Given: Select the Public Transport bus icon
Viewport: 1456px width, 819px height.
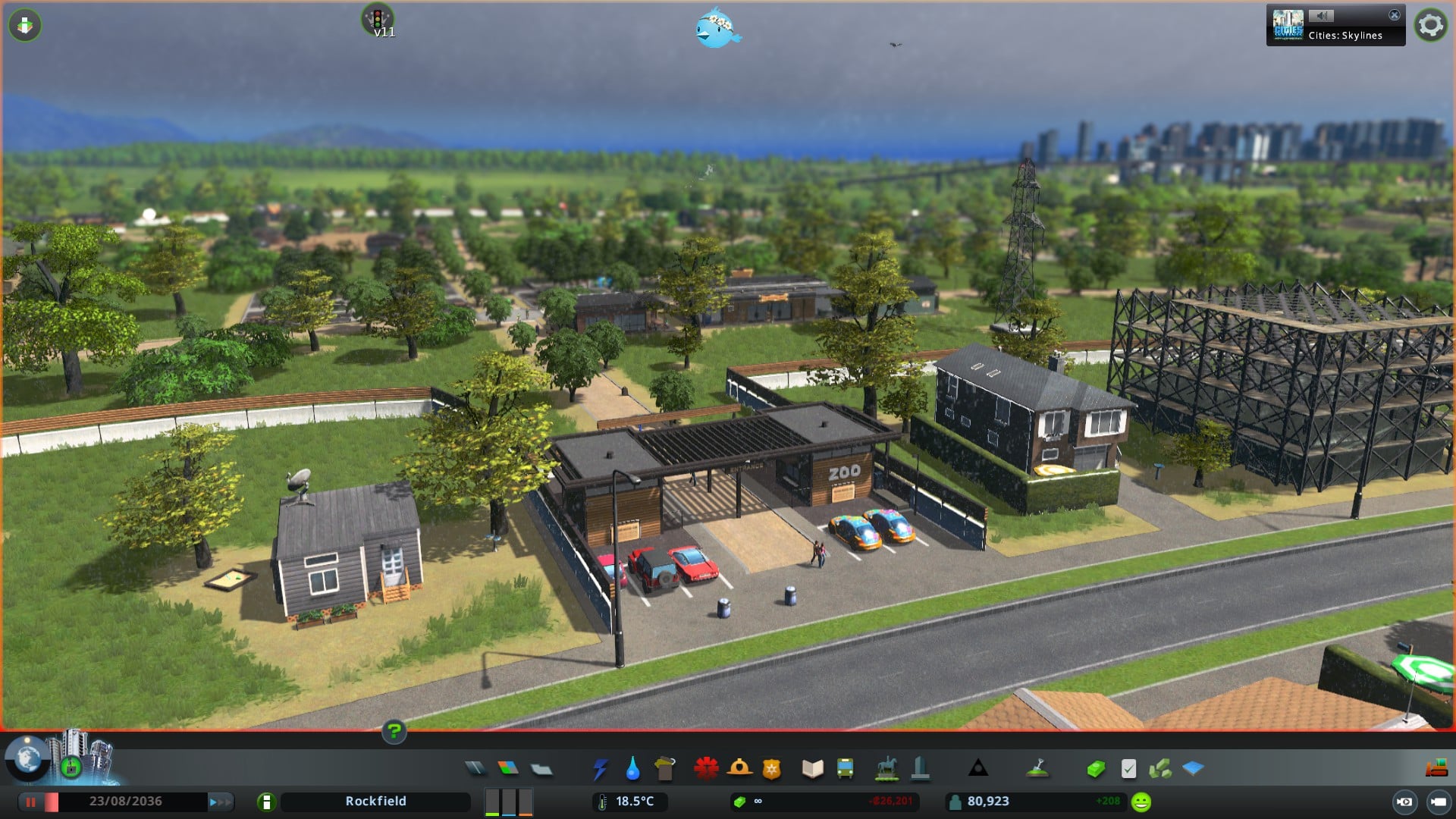Looking at the screenshot, I should coord(845,769).
